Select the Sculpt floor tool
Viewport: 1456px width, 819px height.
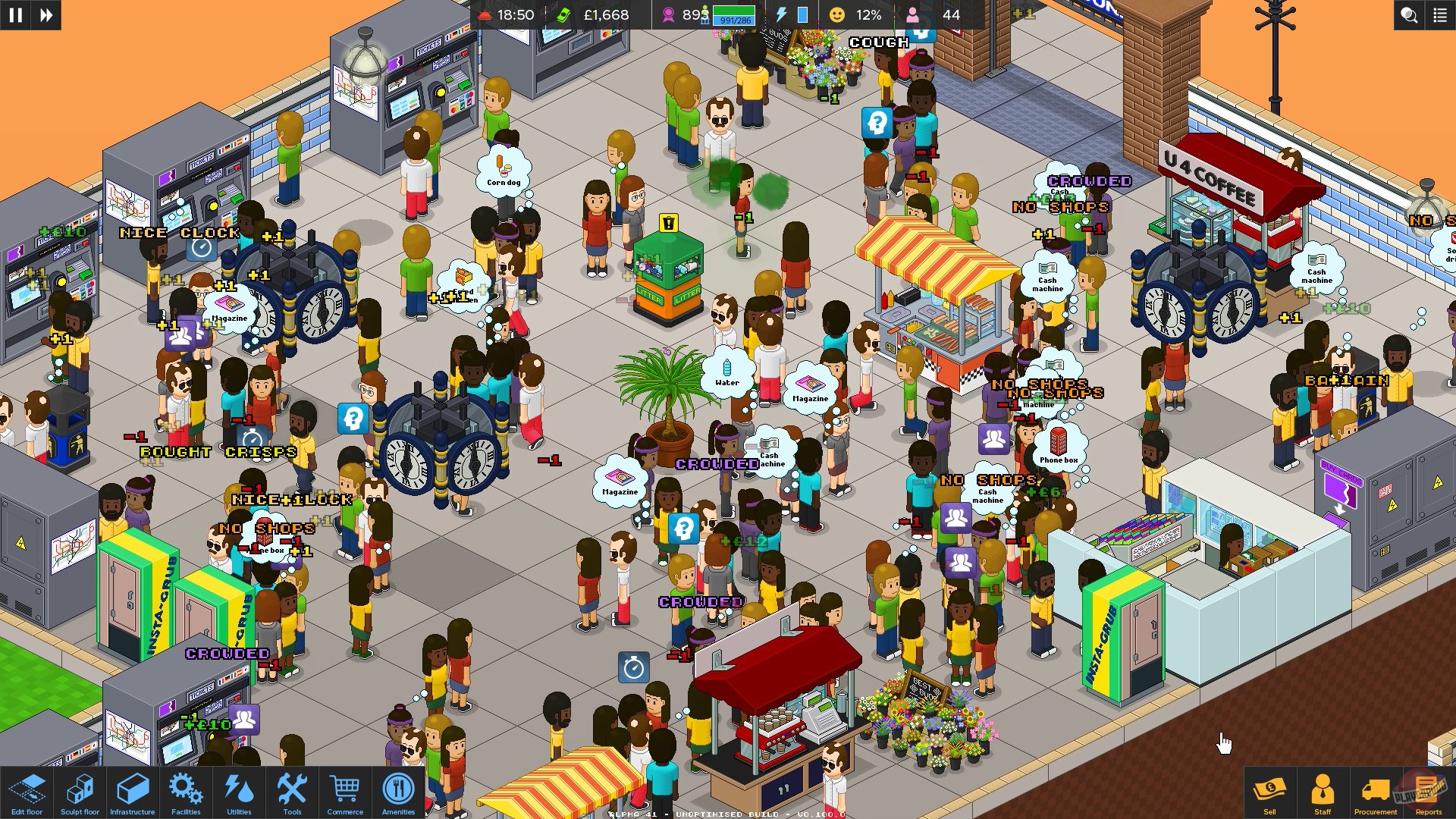tap(80, 792)
